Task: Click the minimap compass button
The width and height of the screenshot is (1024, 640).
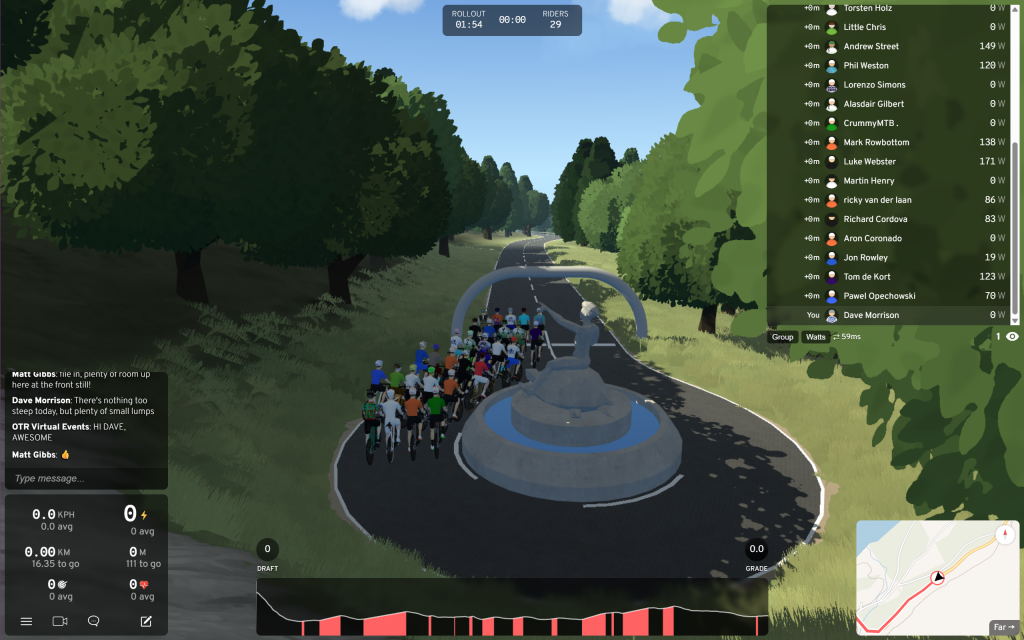Action: click(x=1004, y=536)
